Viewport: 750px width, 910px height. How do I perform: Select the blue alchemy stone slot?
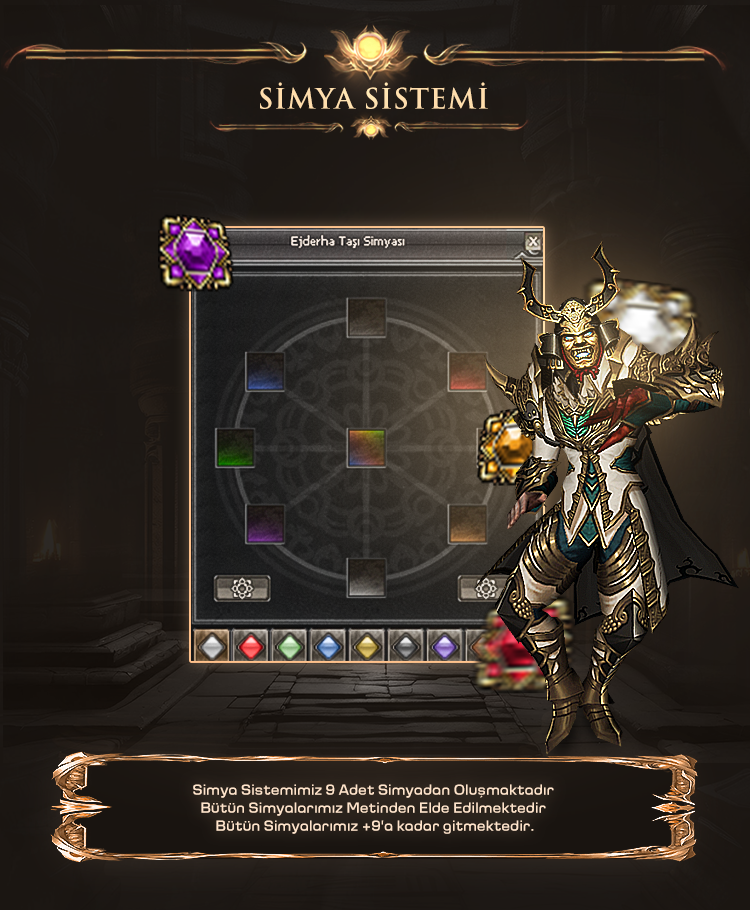click(x=265, y=371)
